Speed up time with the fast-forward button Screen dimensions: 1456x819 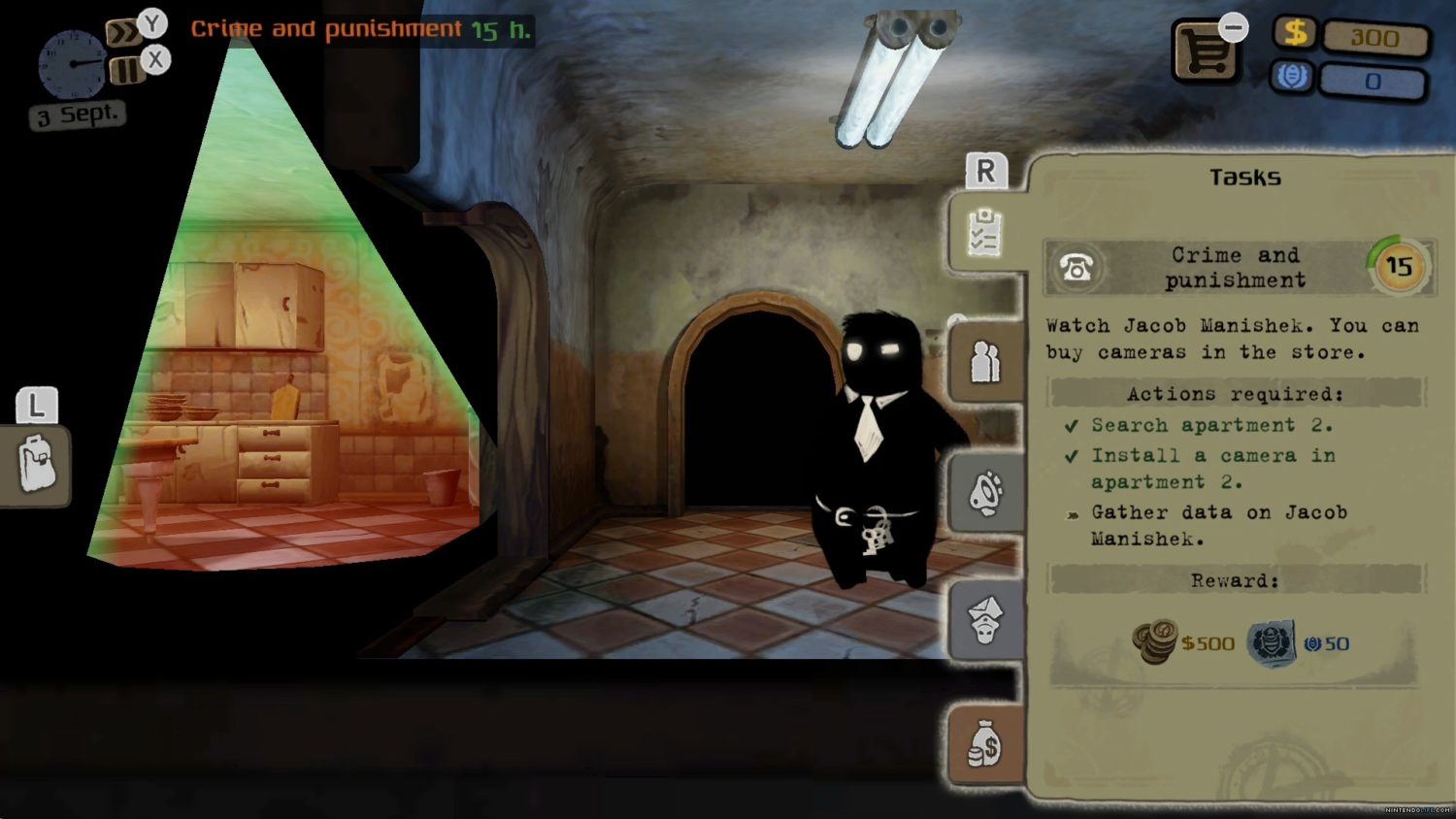pos(122,34)
